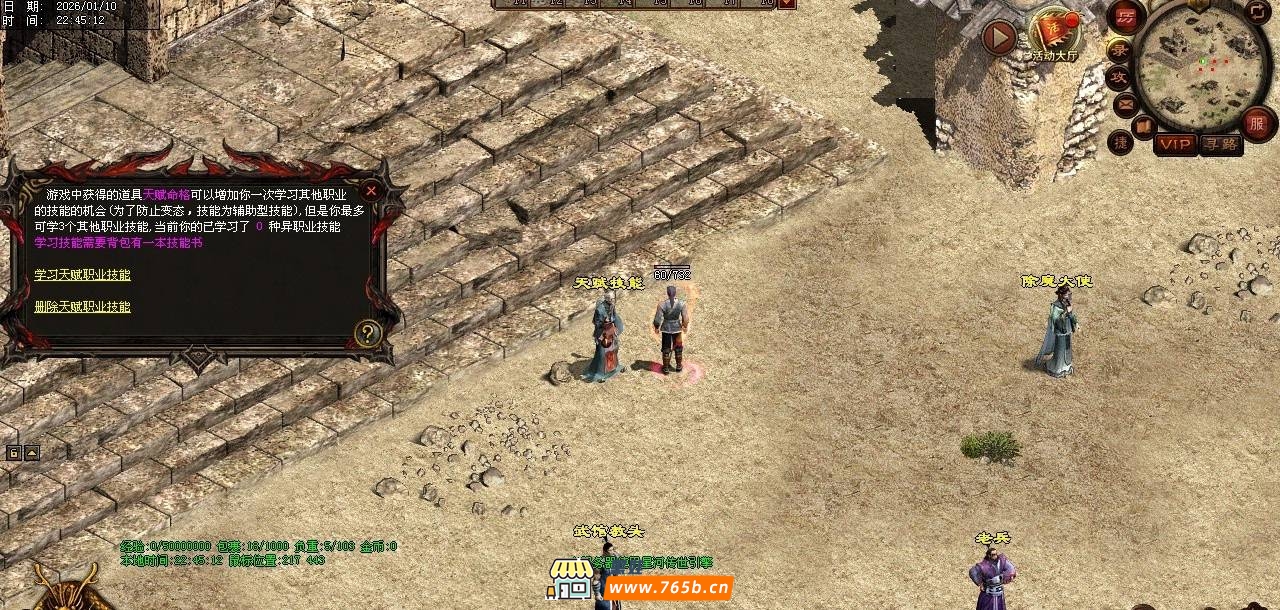Image resolution: width=1280 pixels, height=610 pixels.
Task: Click the up-arrow chat expand button
Action: coord(32,453)
